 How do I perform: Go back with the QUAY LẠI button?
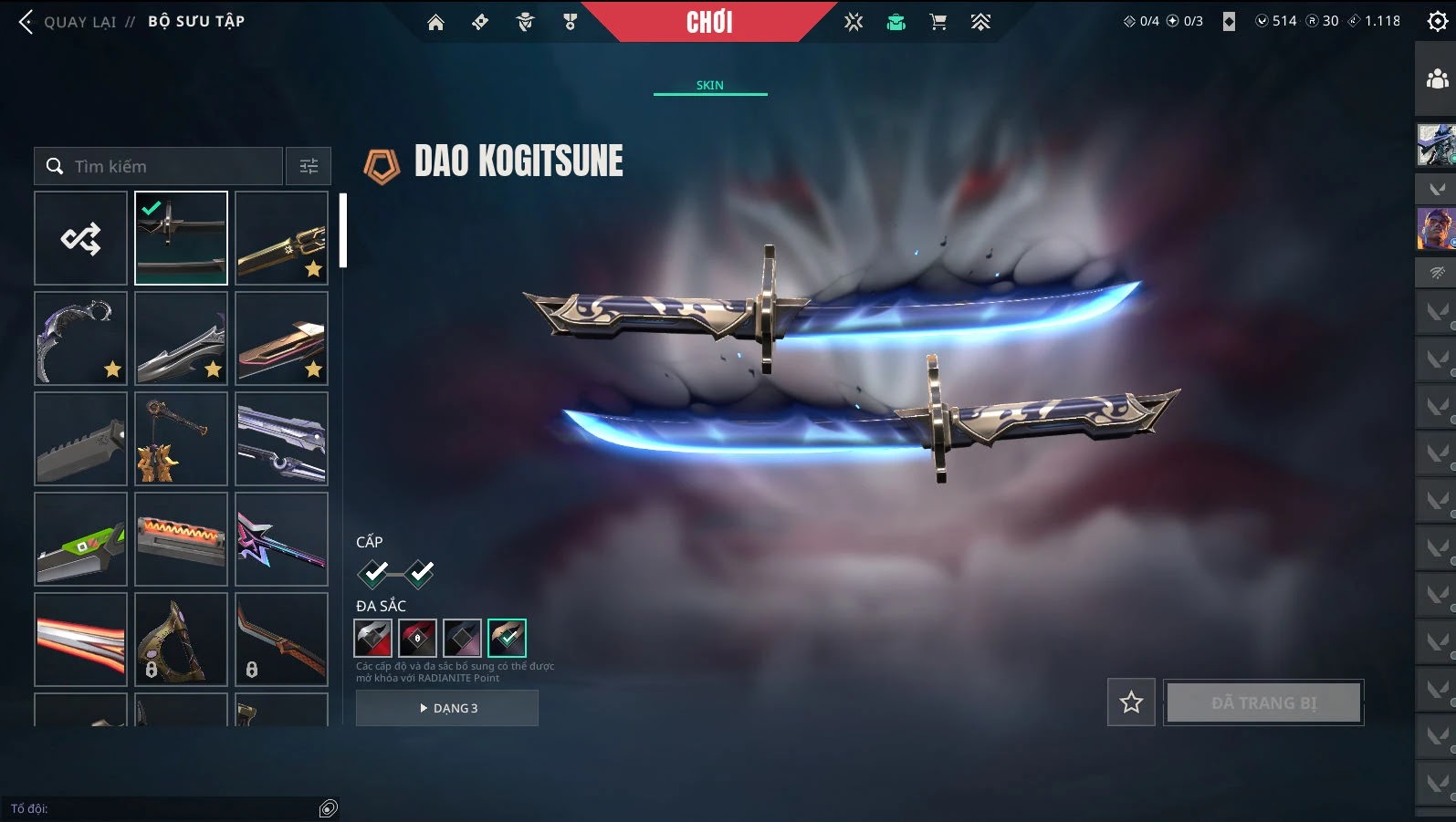(68, 22)
